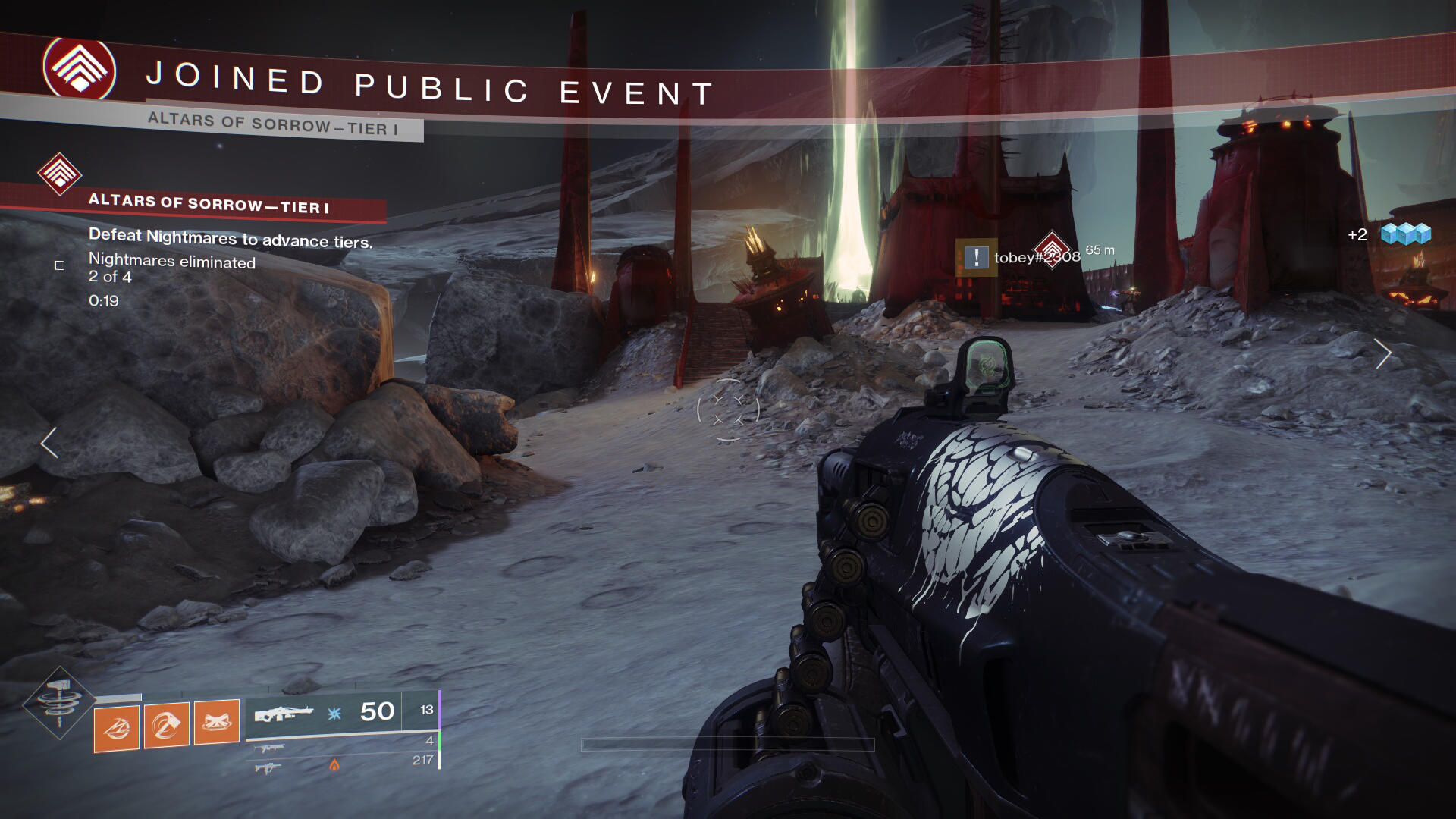Trigger the barricade class ability icon

point(217,722)
